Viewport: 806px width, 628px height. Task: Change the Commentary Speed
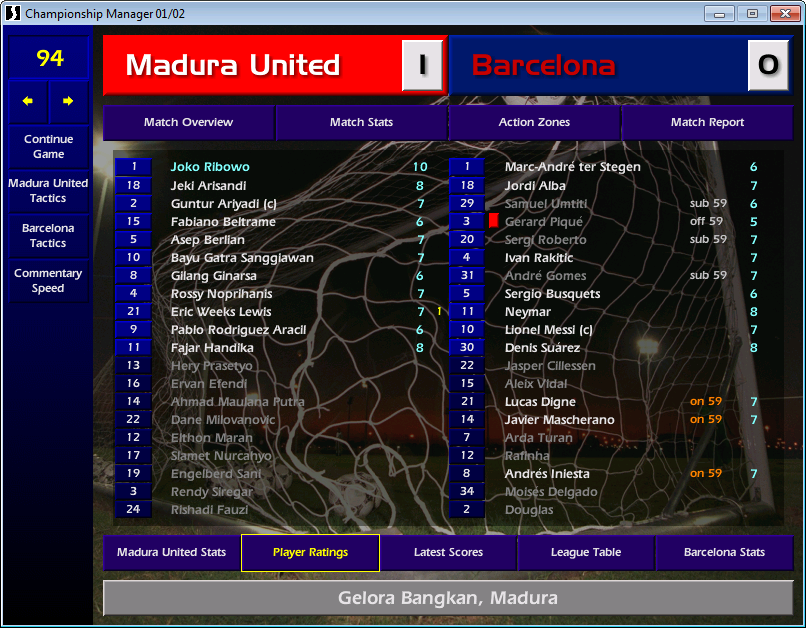[48, 281]
